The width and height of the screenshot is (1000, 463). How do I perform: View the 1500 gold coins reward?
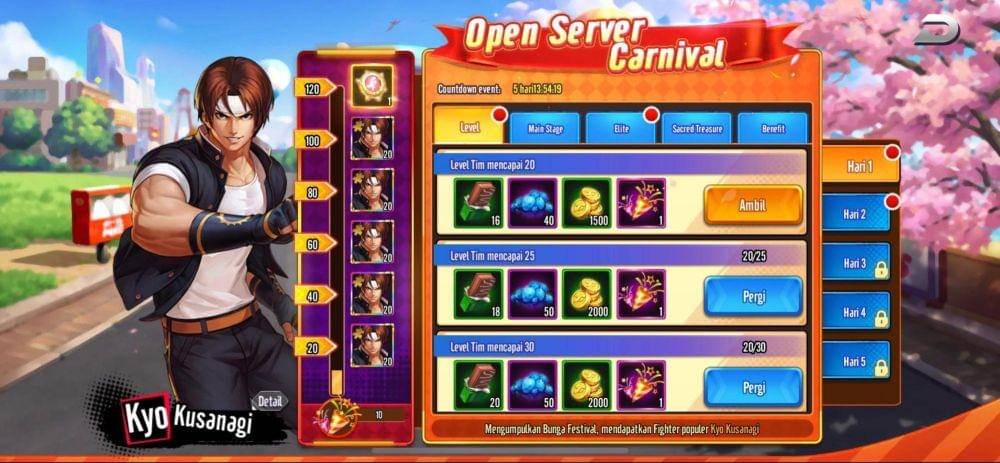[x=587, y=203]
